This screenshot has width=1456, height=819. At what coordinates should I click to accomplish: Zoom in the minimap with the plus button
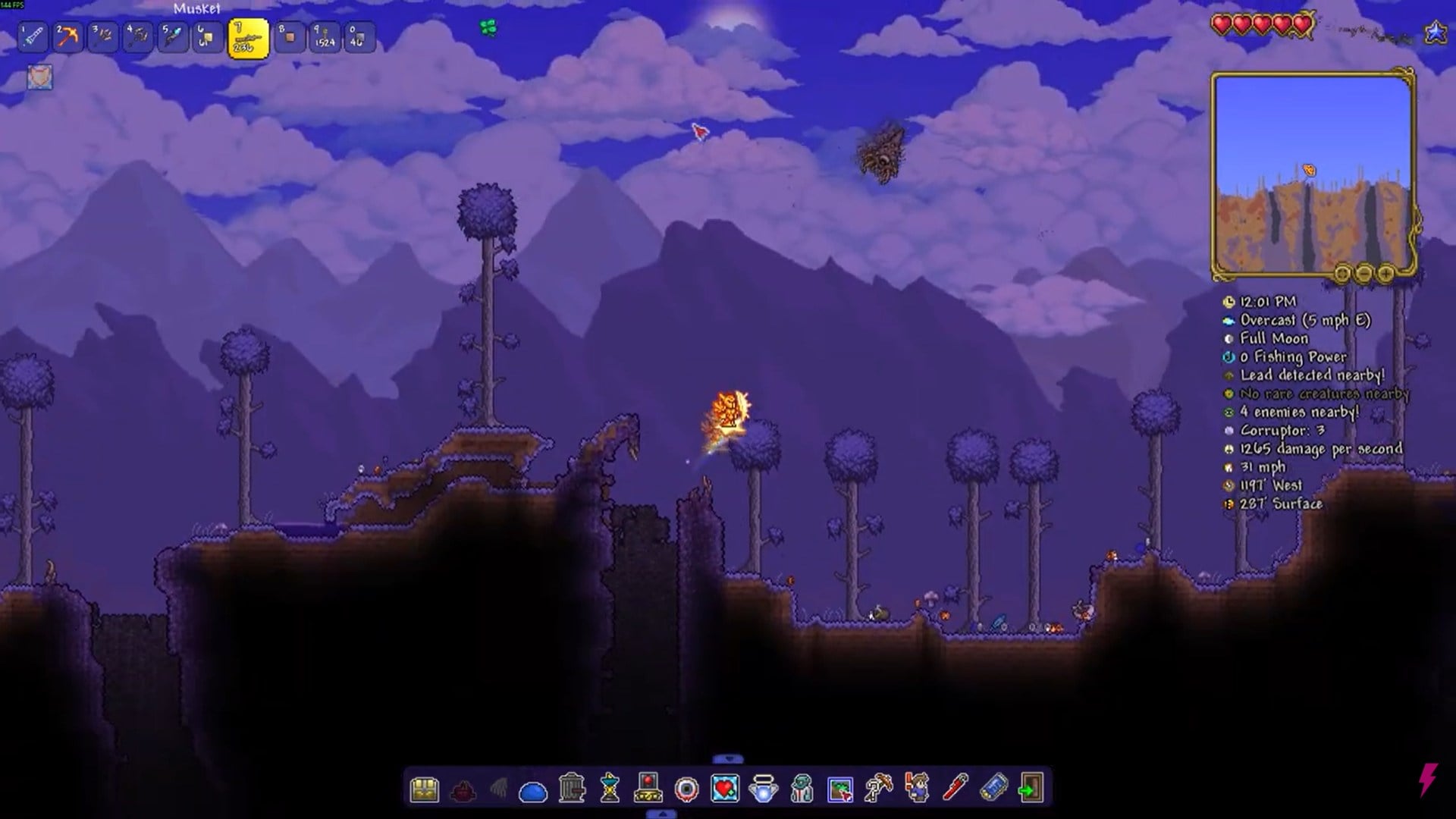(1385, 273)
